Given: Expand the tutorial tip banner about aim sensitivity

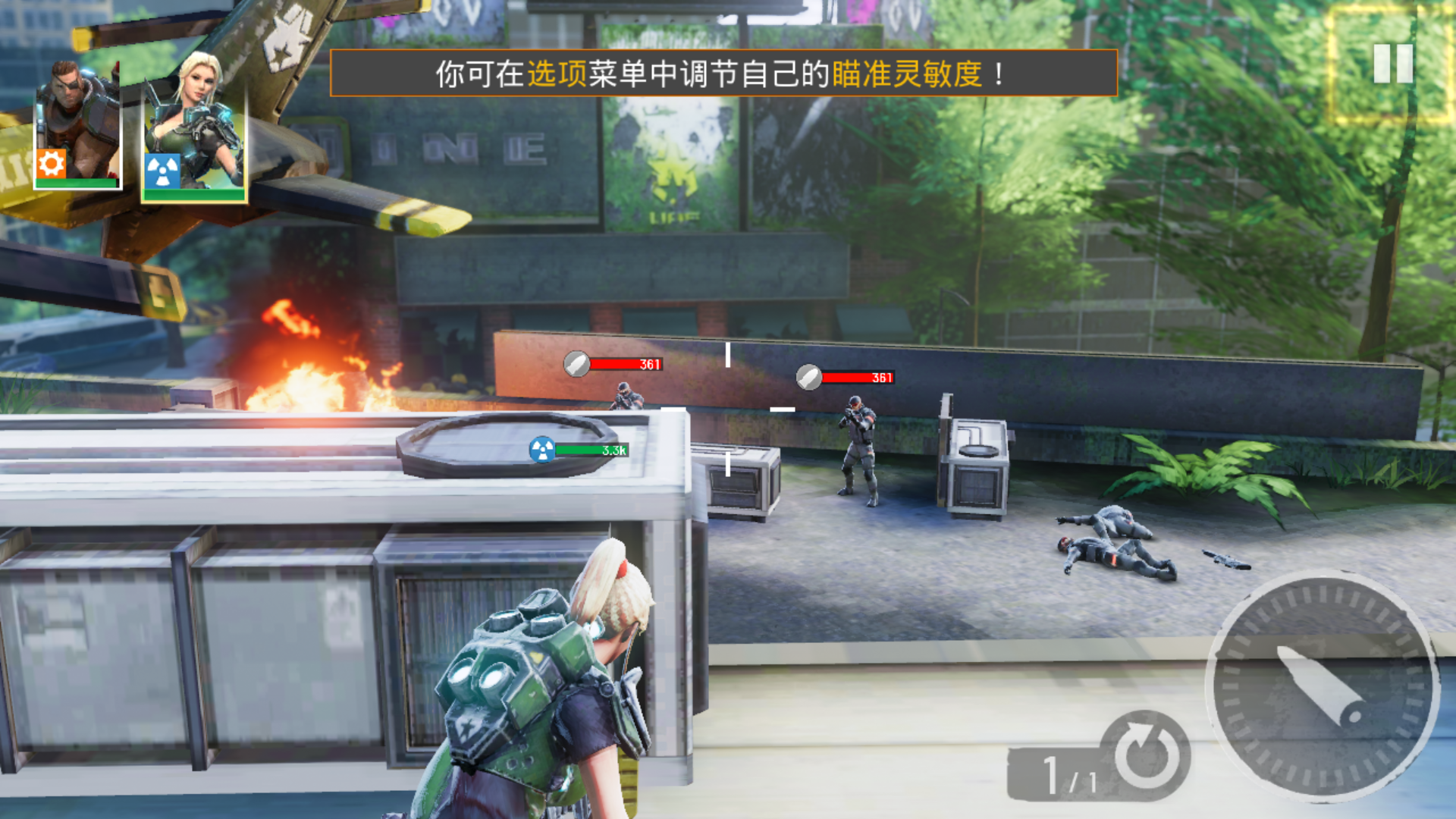Looking at the screenshot, I should pos(724,74).
